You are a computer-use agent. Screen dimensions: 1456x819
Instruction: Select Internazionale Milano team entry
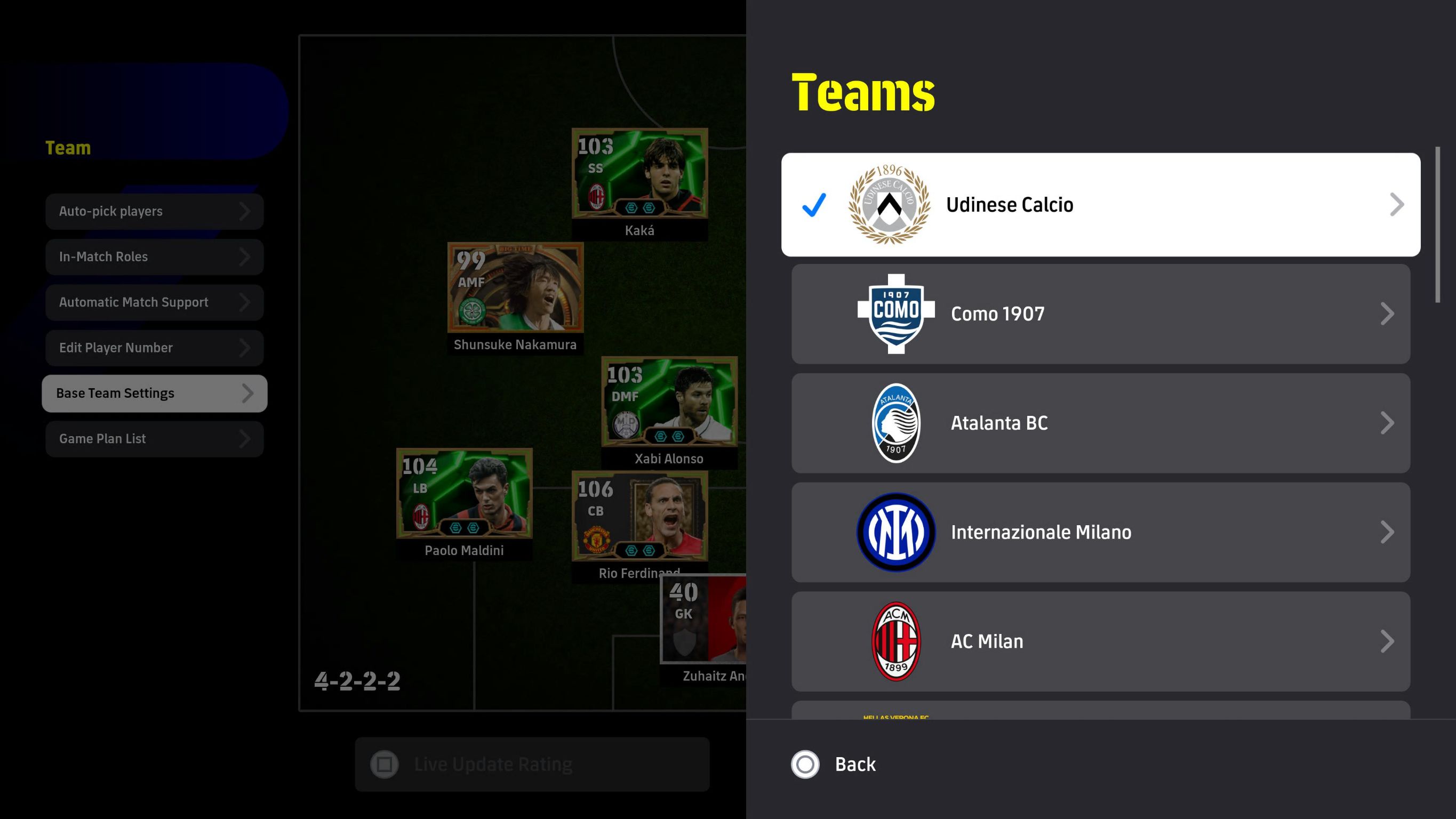click(x=1100, y=532)
